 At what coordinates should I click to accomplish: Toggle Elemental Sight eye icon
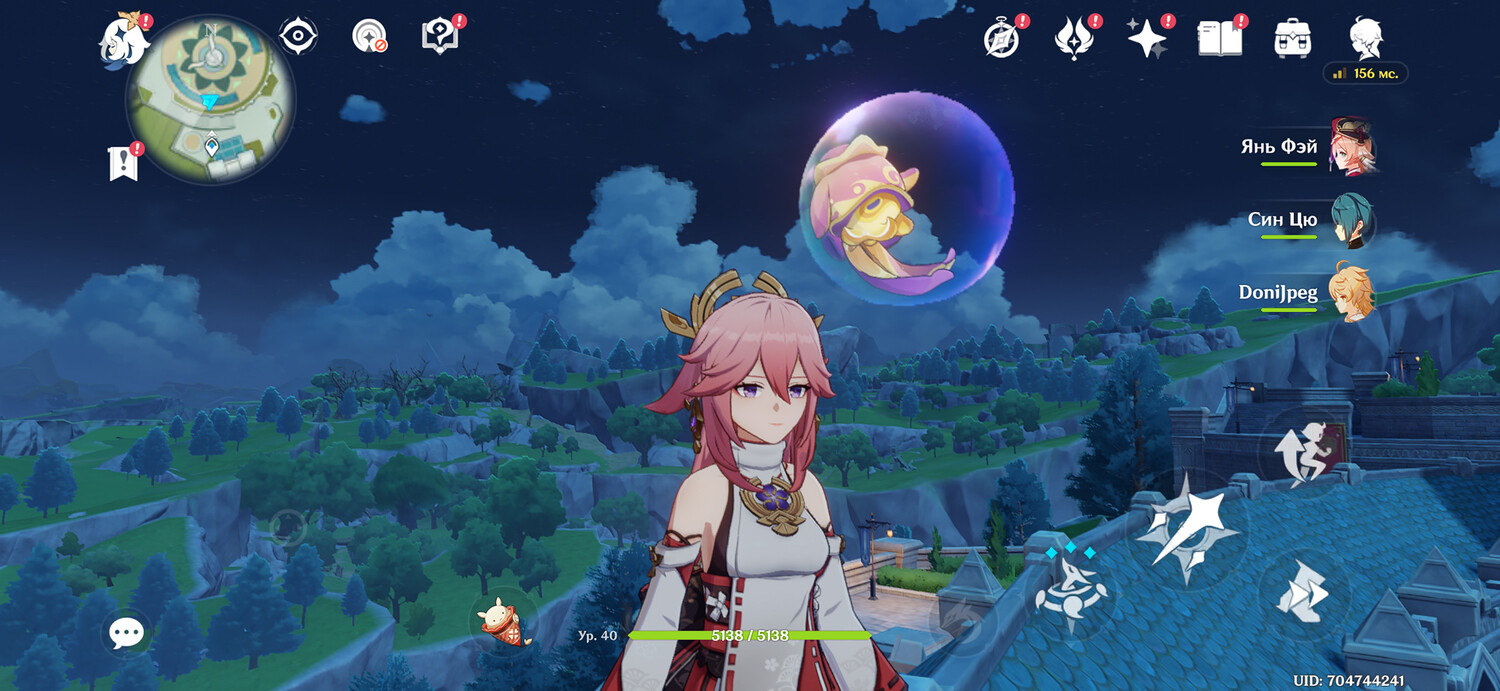coord(298,36)
